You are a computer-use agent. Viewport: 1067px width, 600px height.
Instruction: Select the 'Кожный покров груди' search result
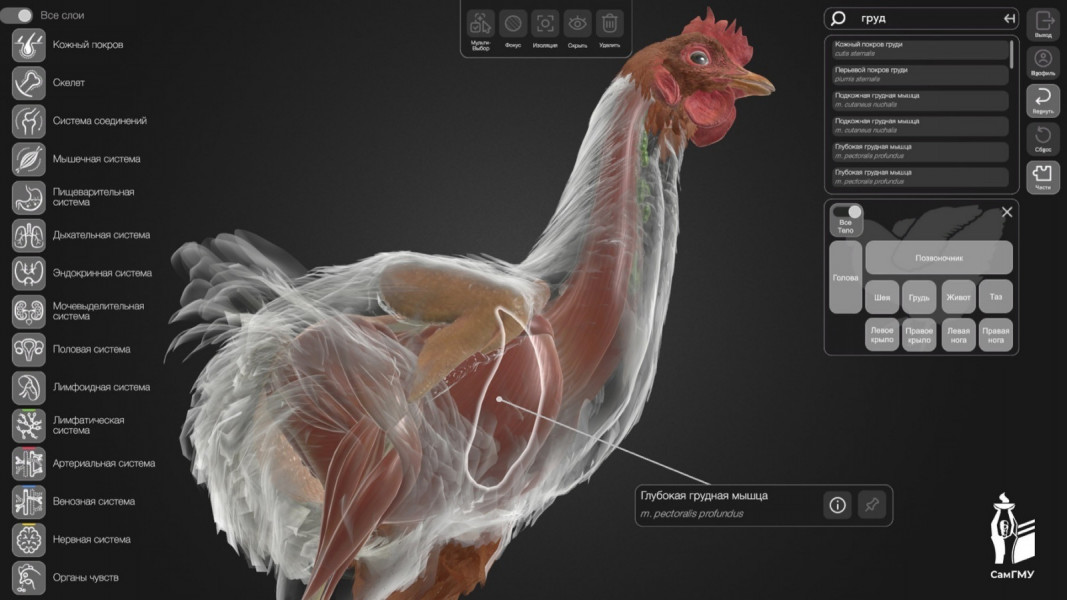(920, 49)
